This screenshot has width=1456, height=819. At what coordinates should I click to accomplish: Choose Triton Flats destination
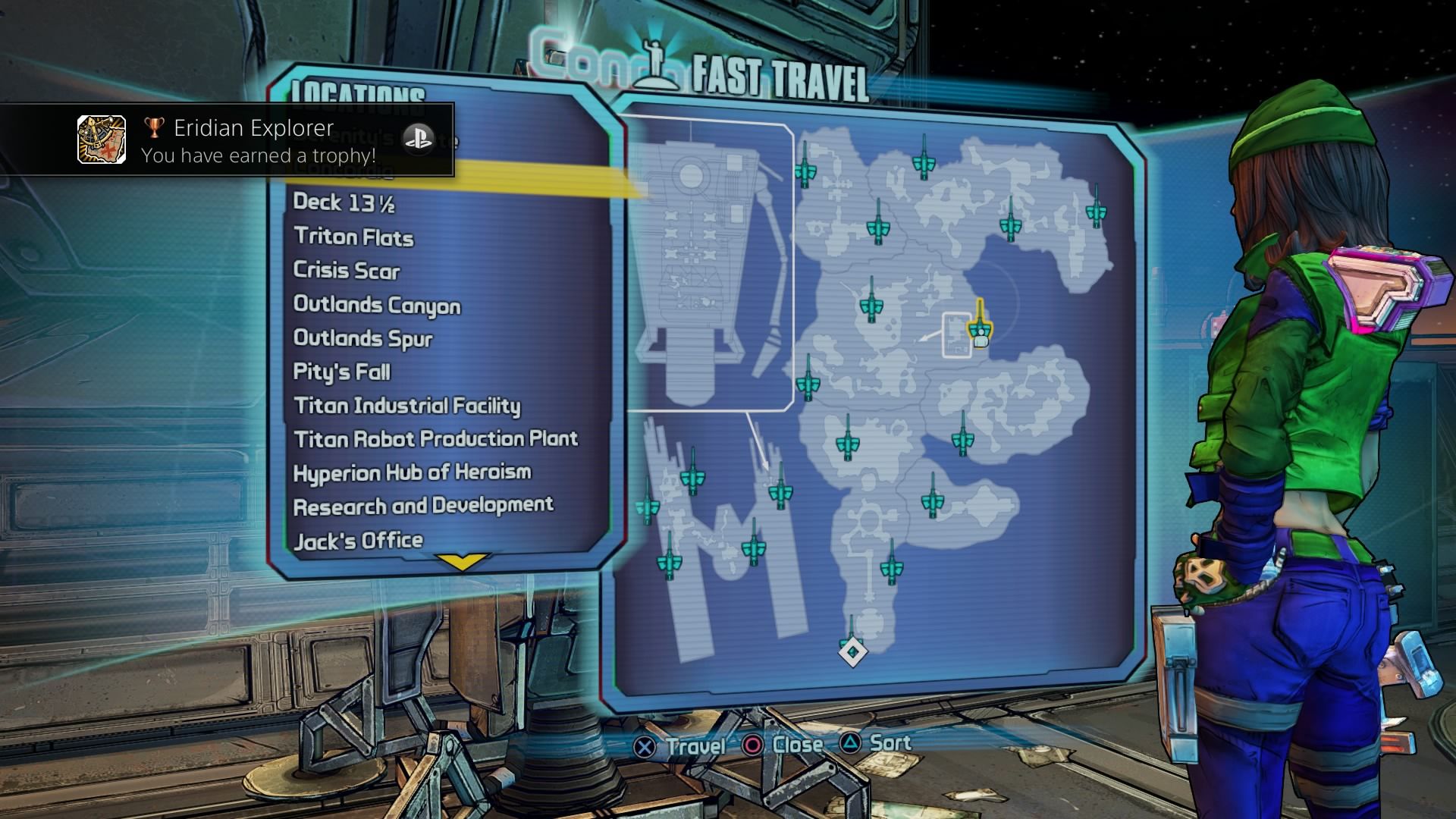353,237
